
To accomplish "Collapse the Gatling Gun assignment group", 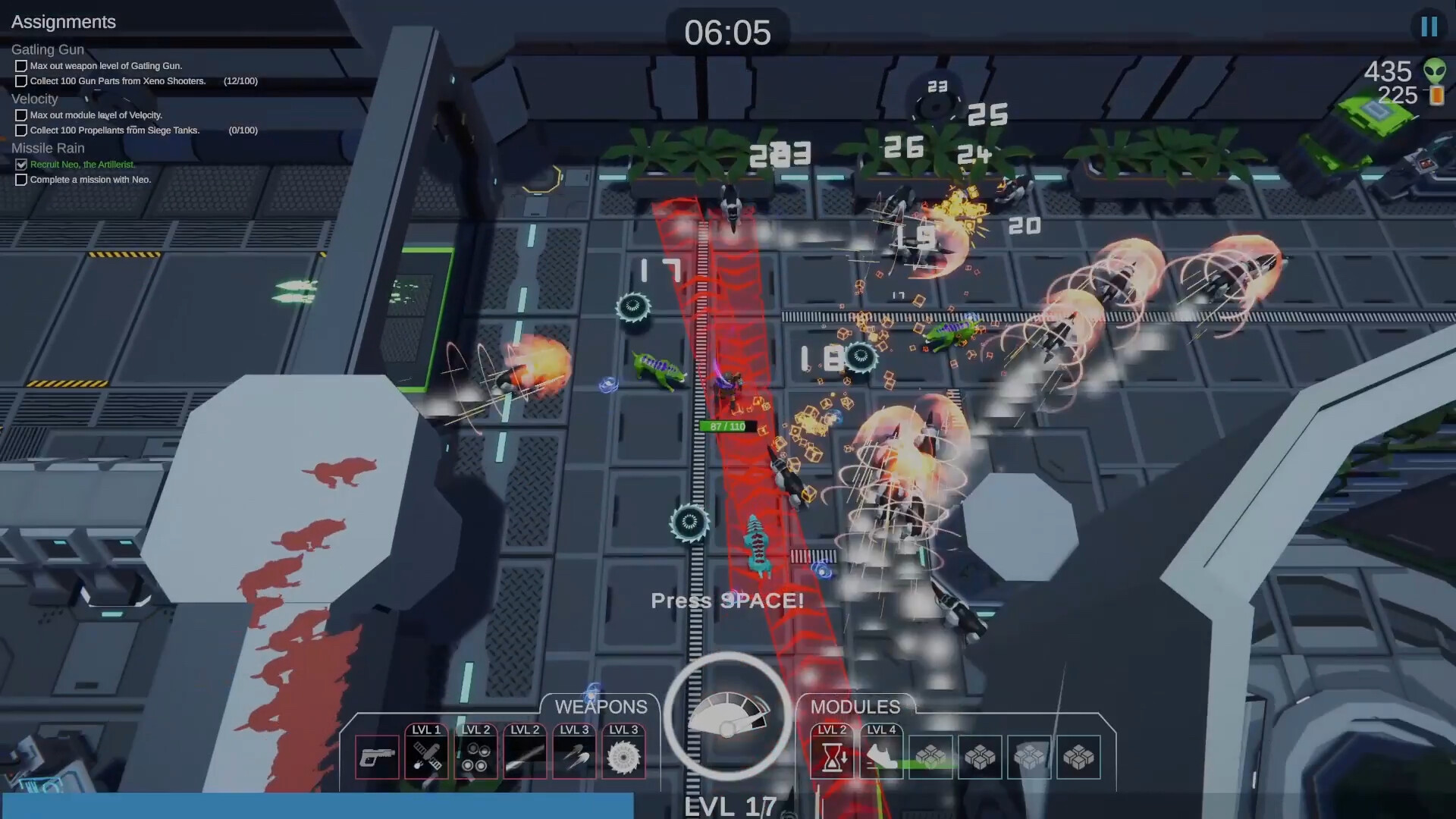I will tap(49, 49).
